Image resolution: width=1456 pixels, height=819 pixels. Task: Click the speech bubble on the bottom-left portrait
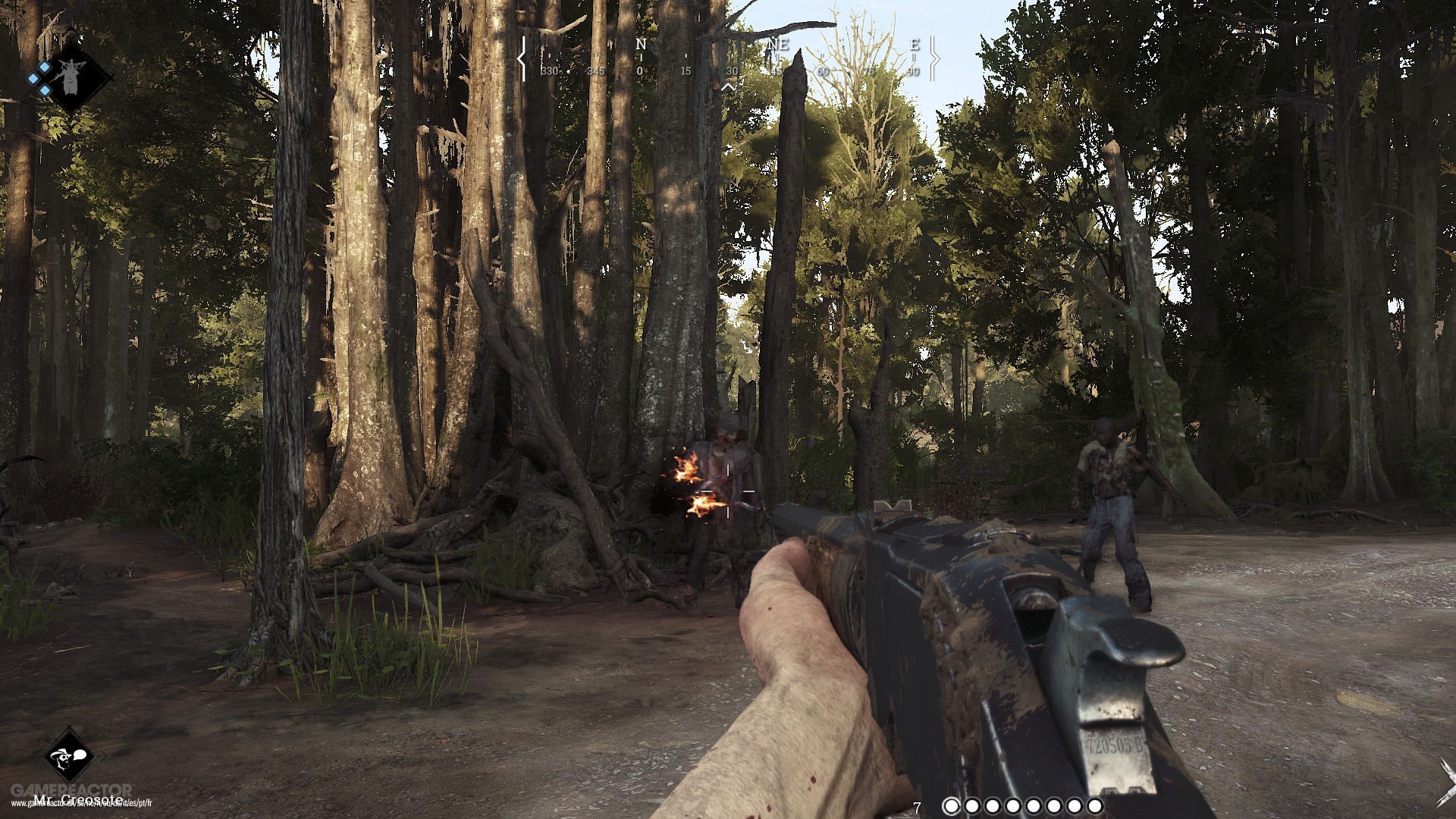(x=80, y=755)
